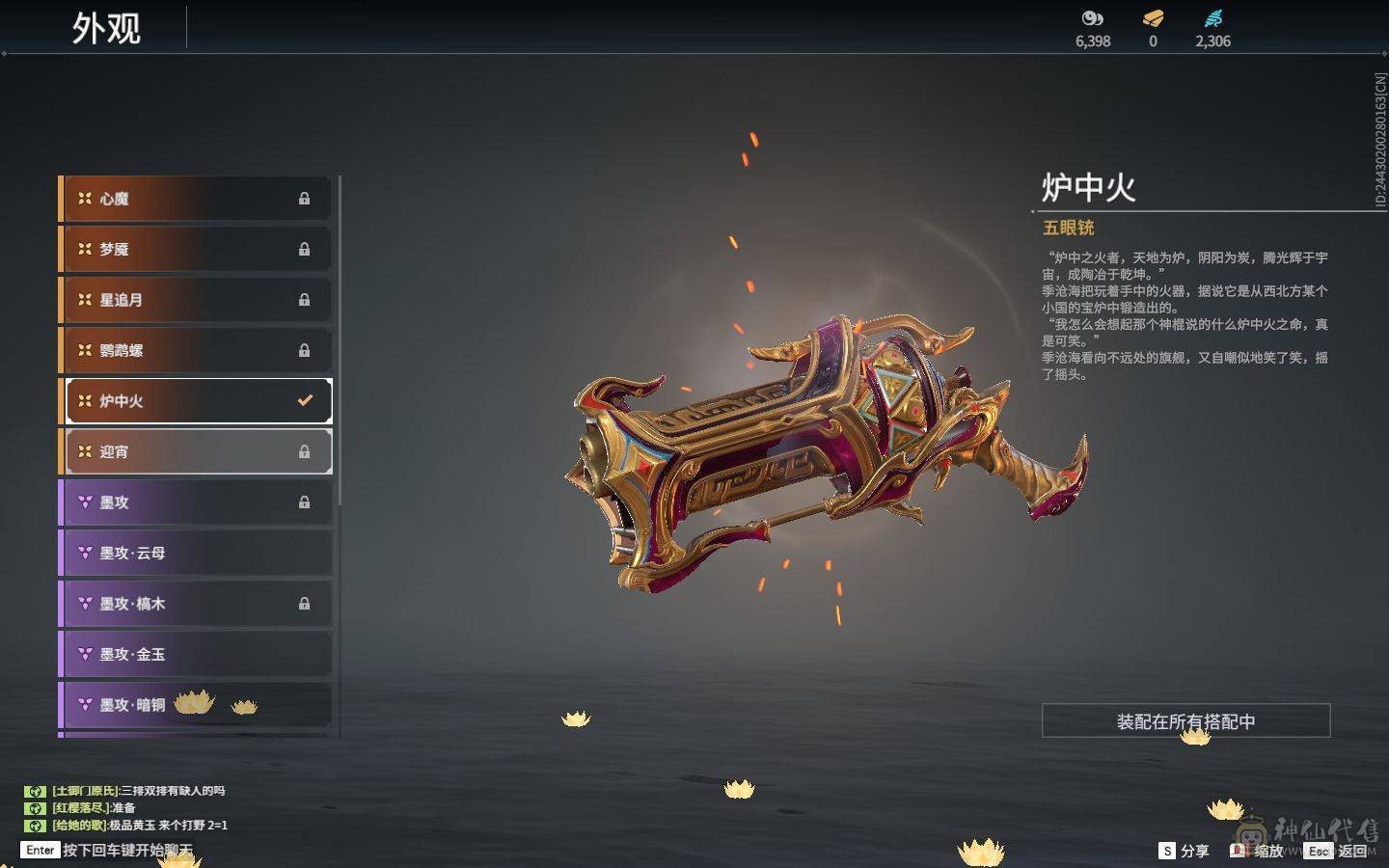Click the lock icon on 梦魇

pos(305,249)
